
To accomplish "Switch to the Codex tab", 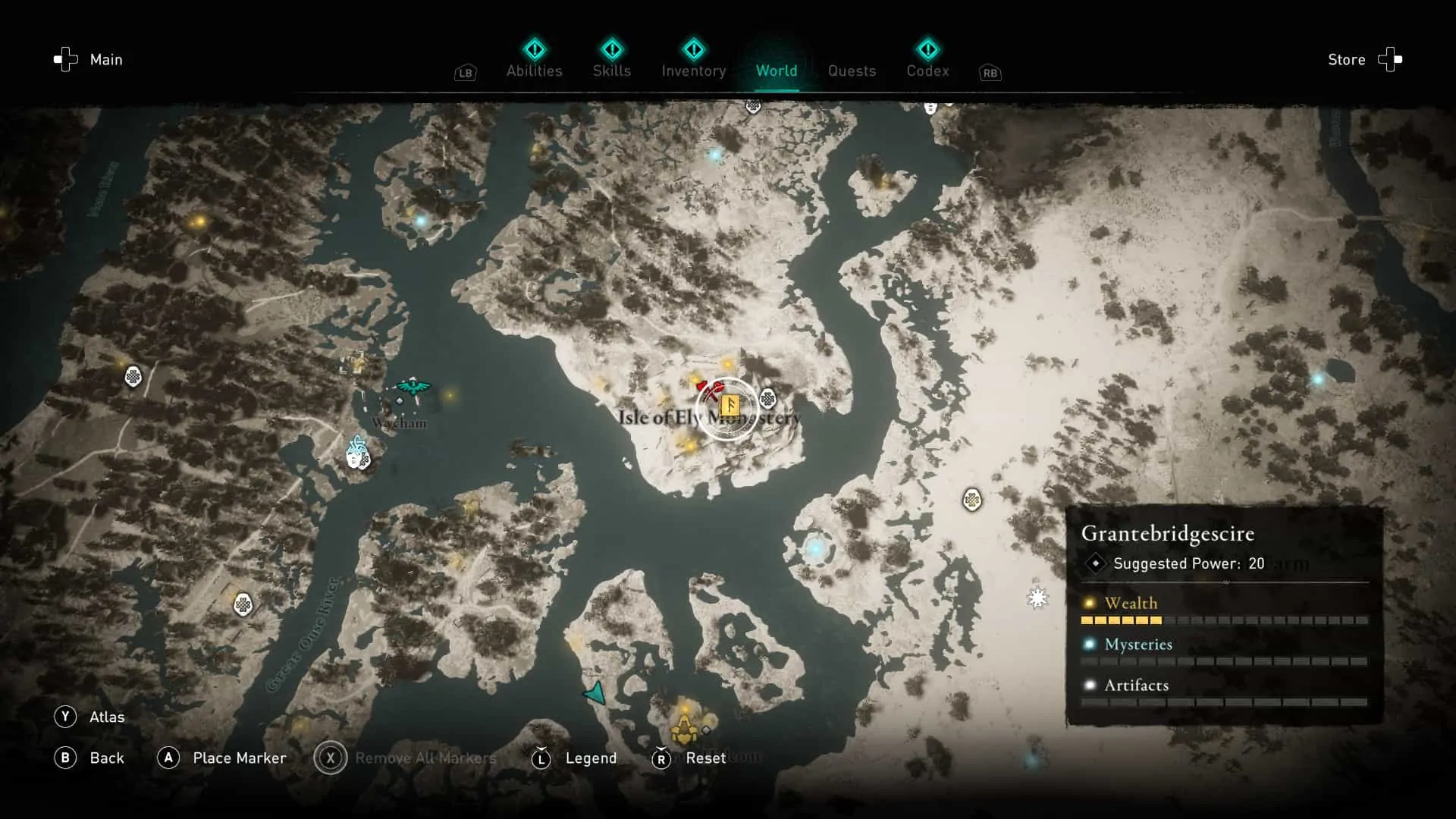I will click(927, 71).
